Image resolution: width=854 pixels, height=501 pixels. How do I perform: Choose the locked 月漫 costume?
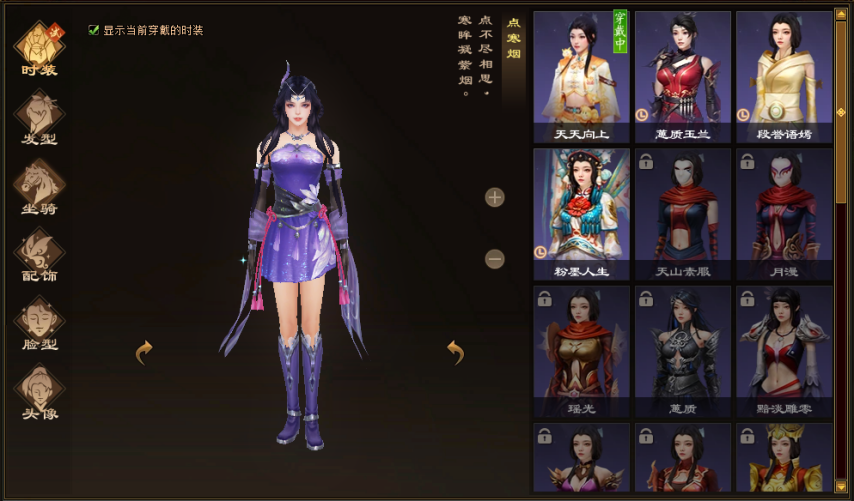pyautogui.click(x=784, y=214)
